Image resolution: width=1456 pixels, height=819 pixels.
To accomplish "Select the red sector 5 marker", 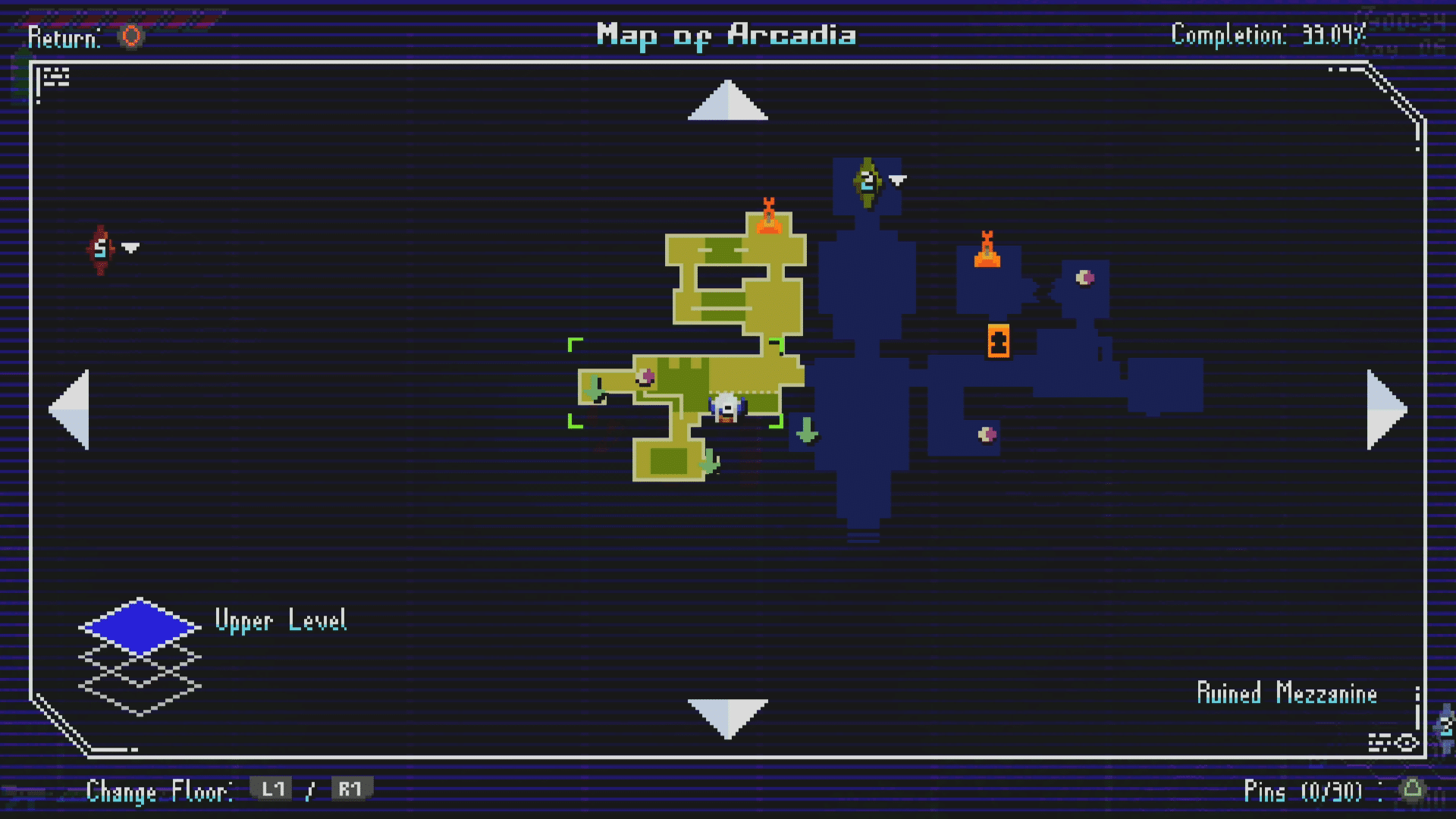I will point(101,249).
